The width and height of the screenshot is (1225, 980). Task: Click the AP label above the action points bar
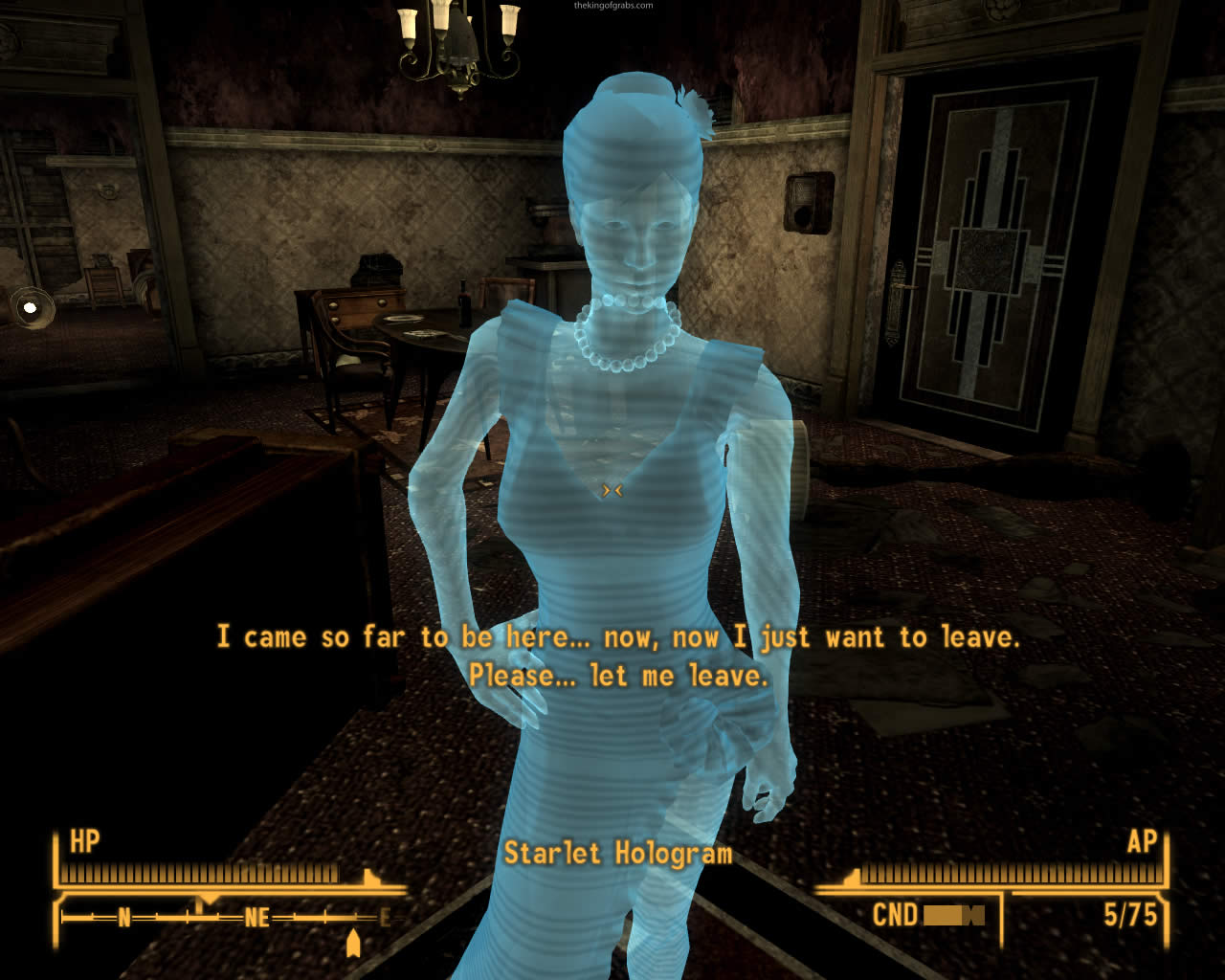[x=1142, y=842]
